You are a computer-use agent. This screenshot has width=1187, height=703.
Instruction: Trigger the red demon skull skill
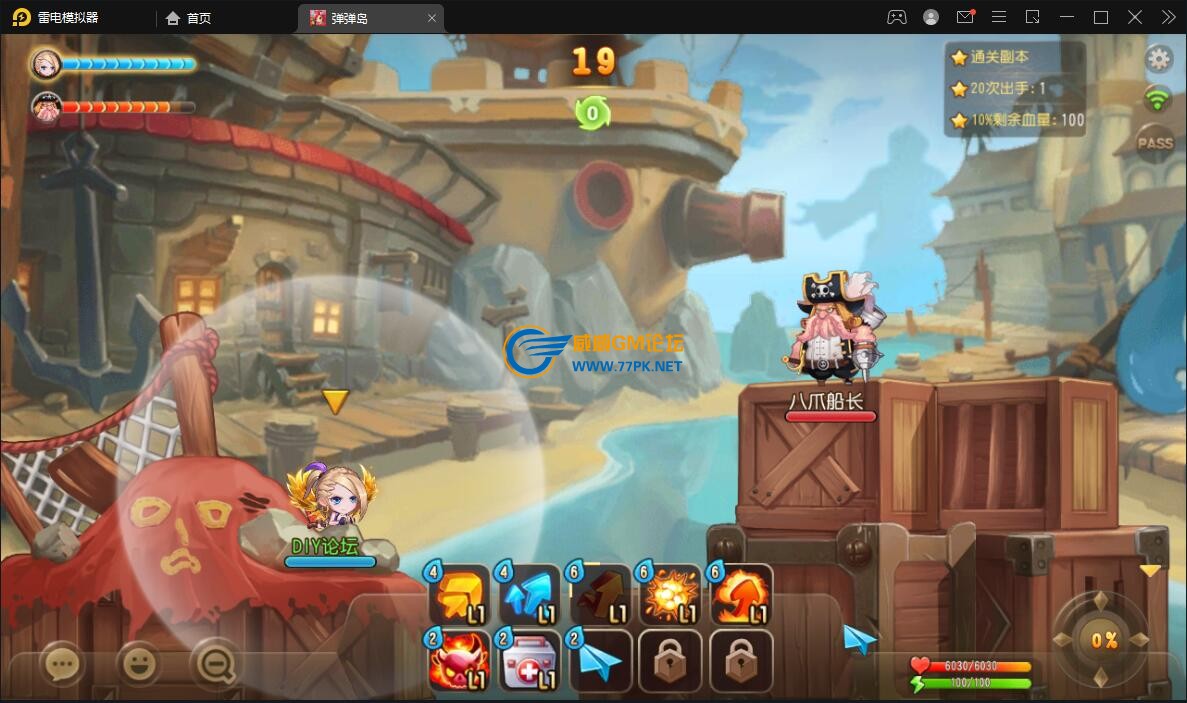tap(460, 661)
